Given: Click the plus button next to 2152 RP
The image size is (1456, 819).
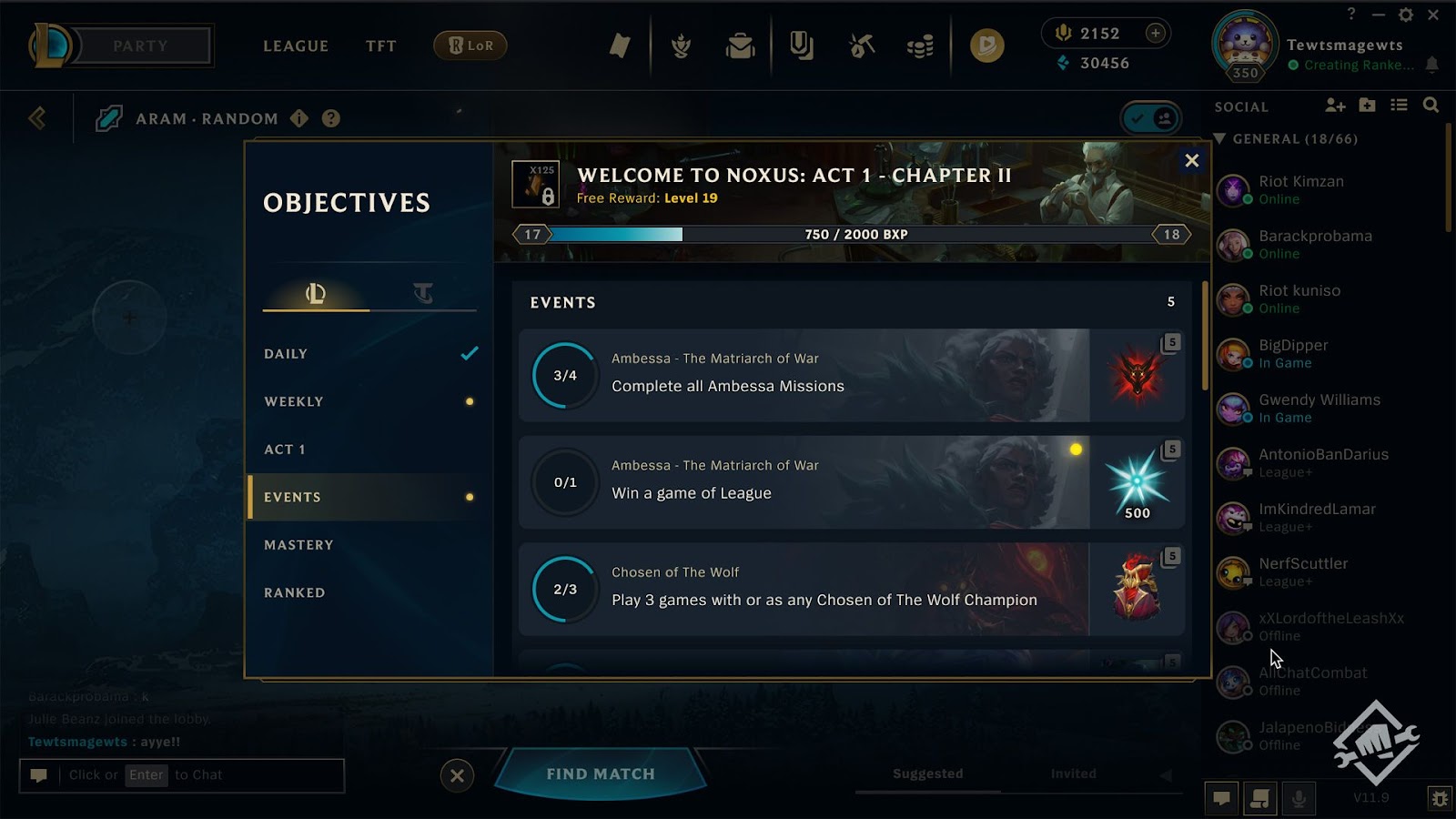Looking at the screenshot, I should 1154,33.
